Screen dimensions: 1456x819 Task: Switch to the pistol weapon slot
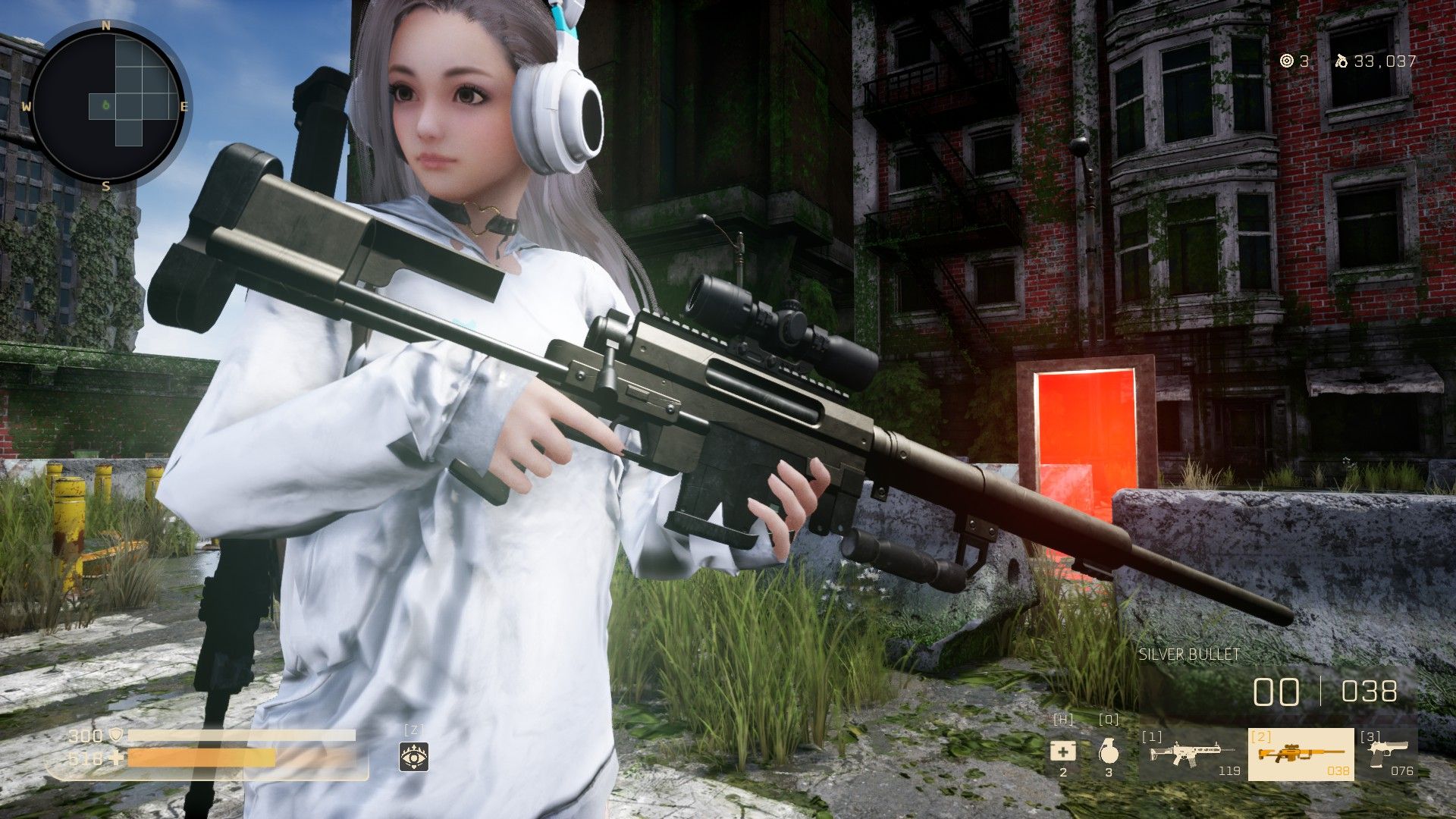pos(1387,754)
